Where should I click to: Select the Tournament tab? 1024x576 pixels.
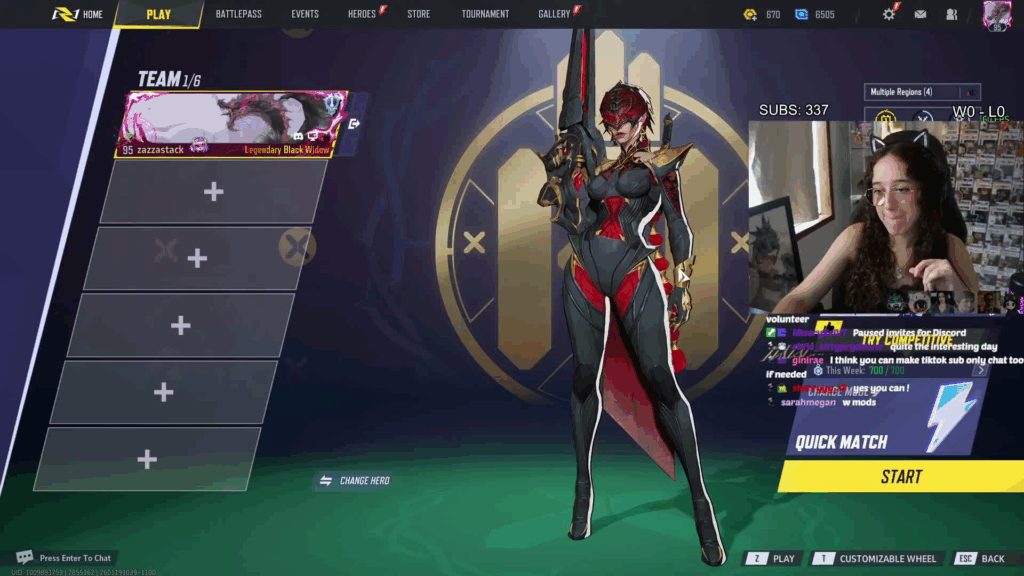(x=485, y=14)
